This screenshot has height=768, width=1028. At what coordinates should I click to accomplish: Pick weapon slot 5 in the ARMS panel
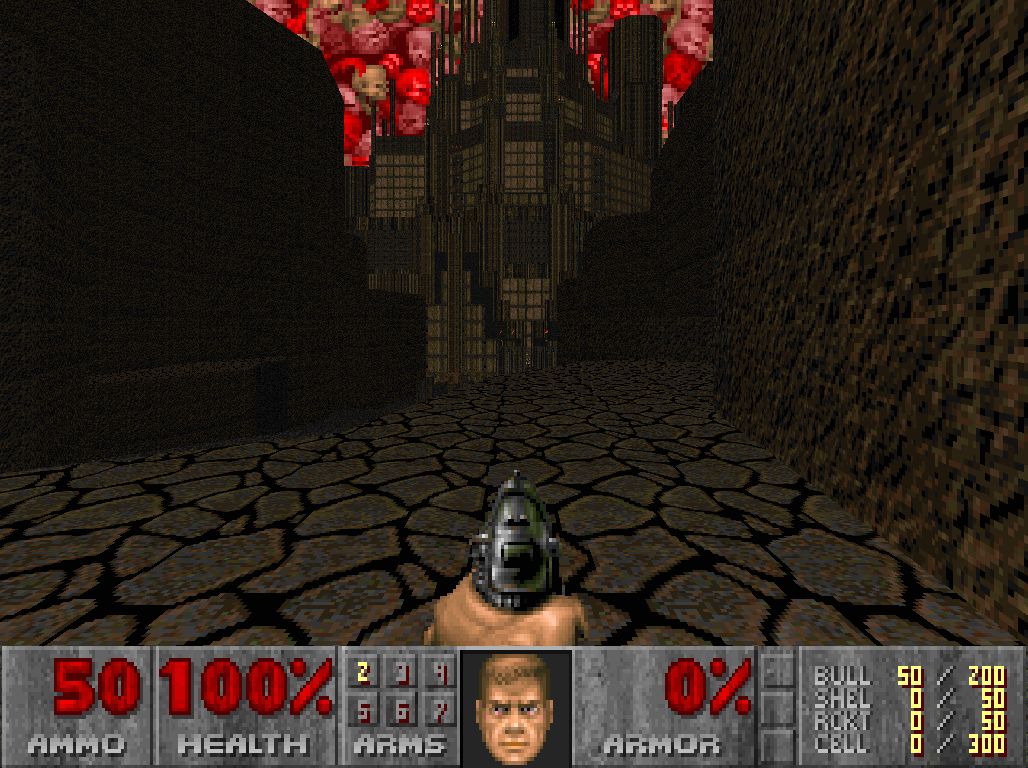click(x=363, y=709)
